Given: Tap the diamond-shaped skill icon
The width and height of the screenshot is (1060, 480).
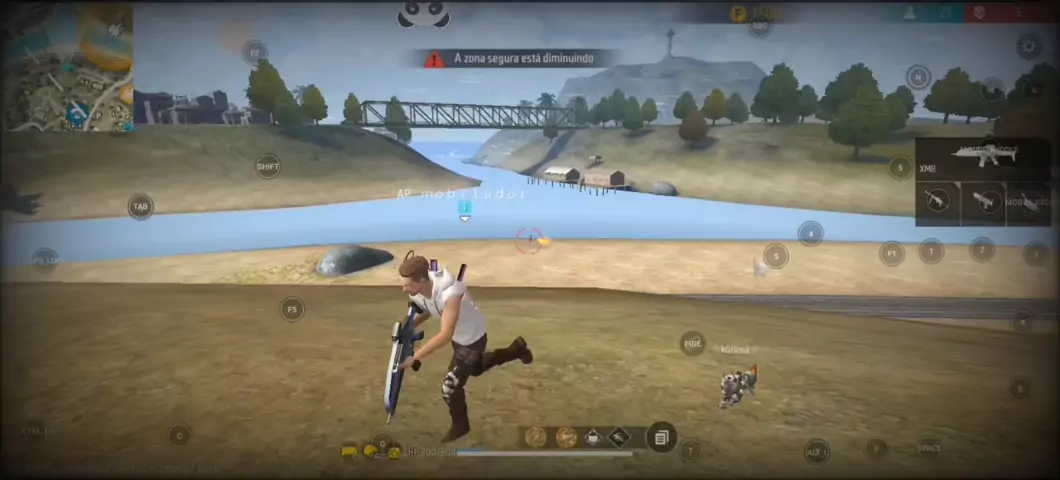Looking at the screenshot, I should 619,437.
